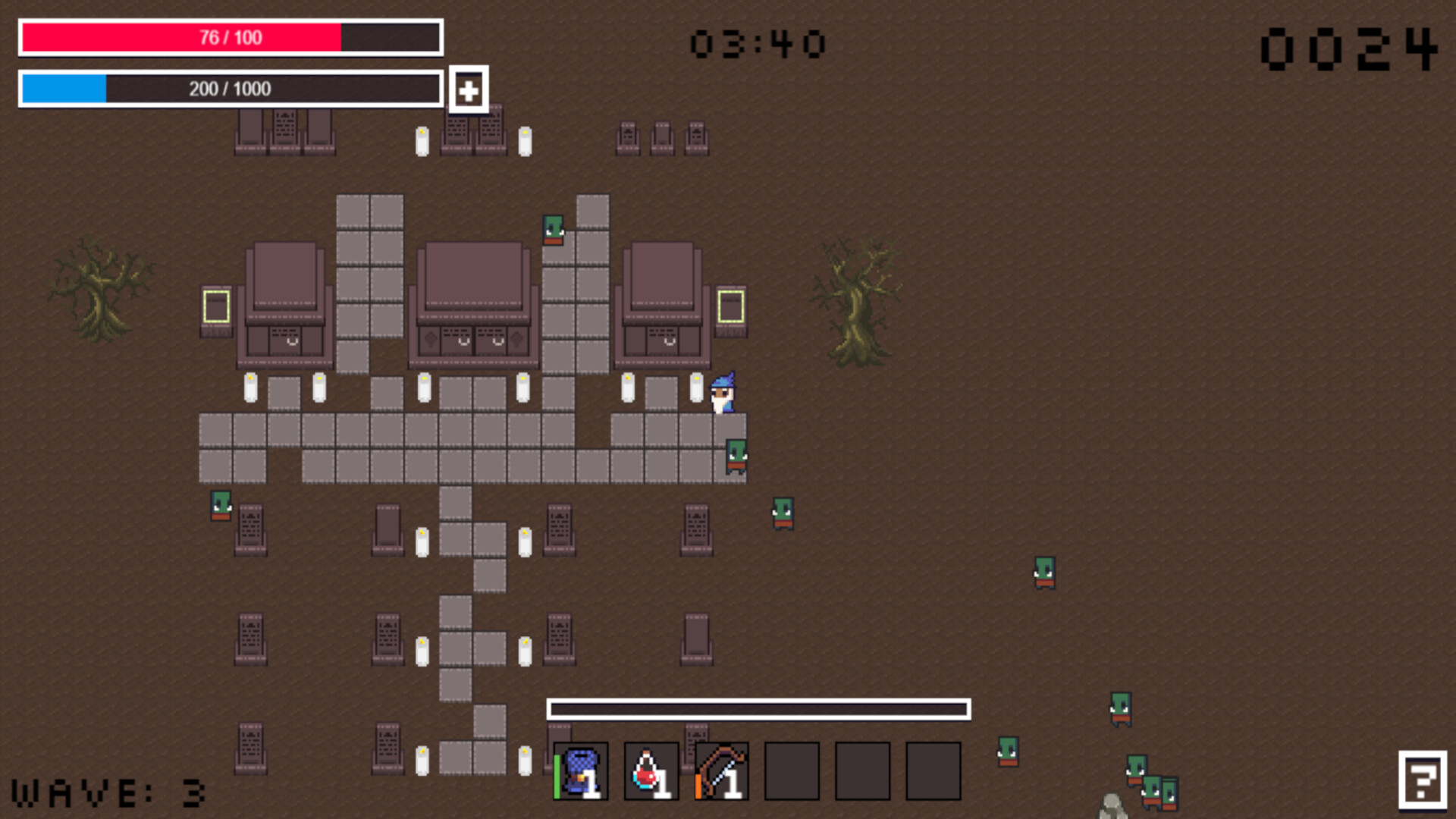Select the blue backpack in the hotbar
1456x819 pixels.
(x=581, y=770)
